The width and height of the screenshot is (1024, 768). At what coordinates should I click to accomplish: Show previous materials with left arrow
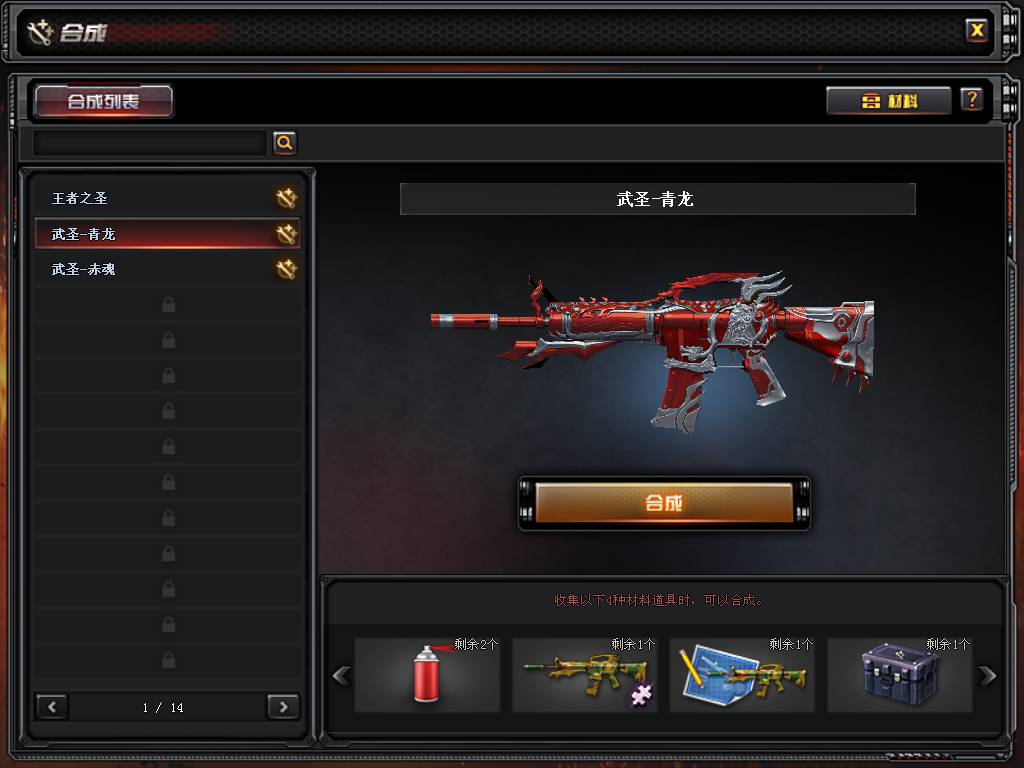click(x=341, y=676)
